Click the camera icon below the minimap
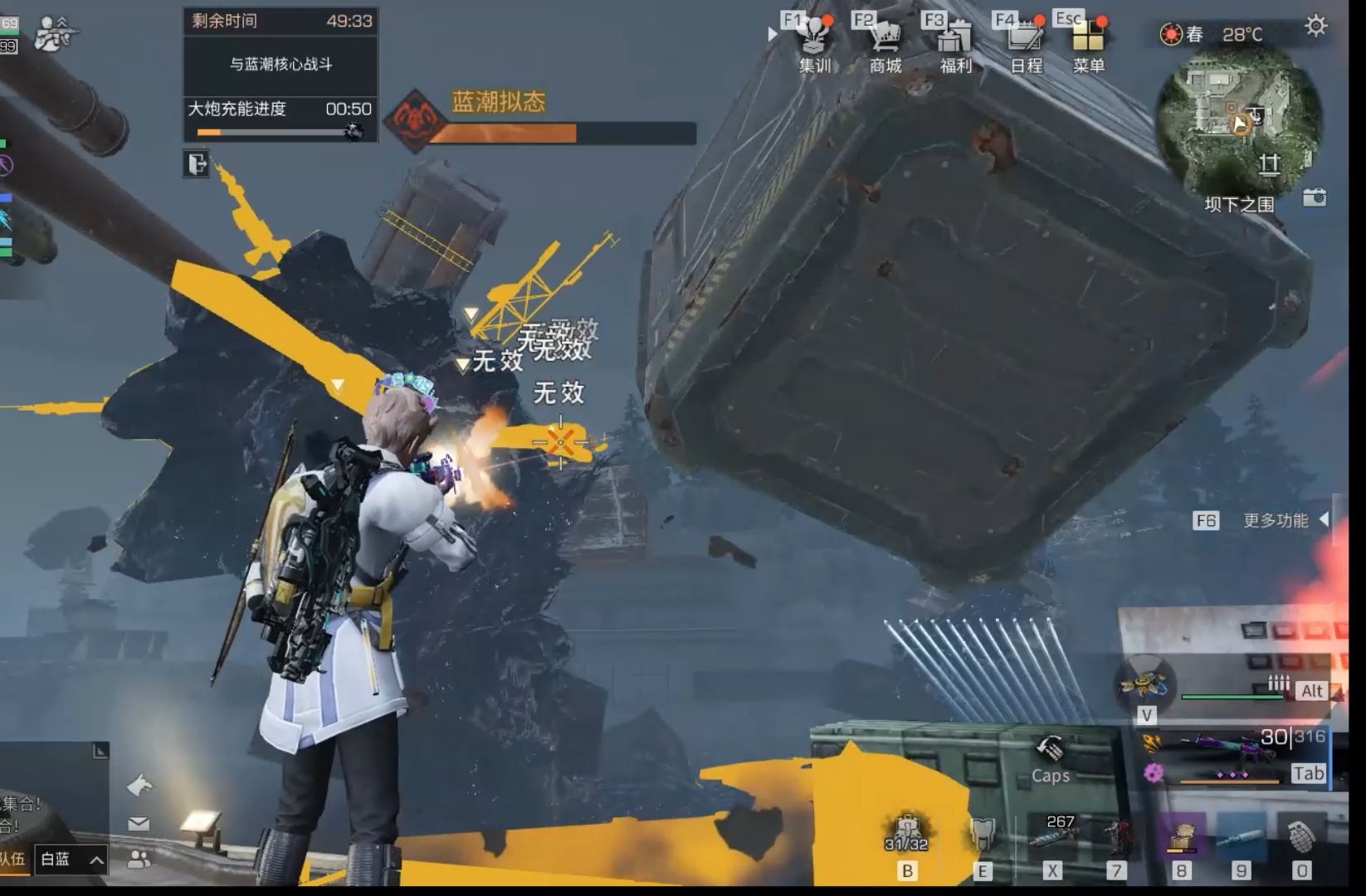The image size is (1366, 896). [x=1315, y=197]
